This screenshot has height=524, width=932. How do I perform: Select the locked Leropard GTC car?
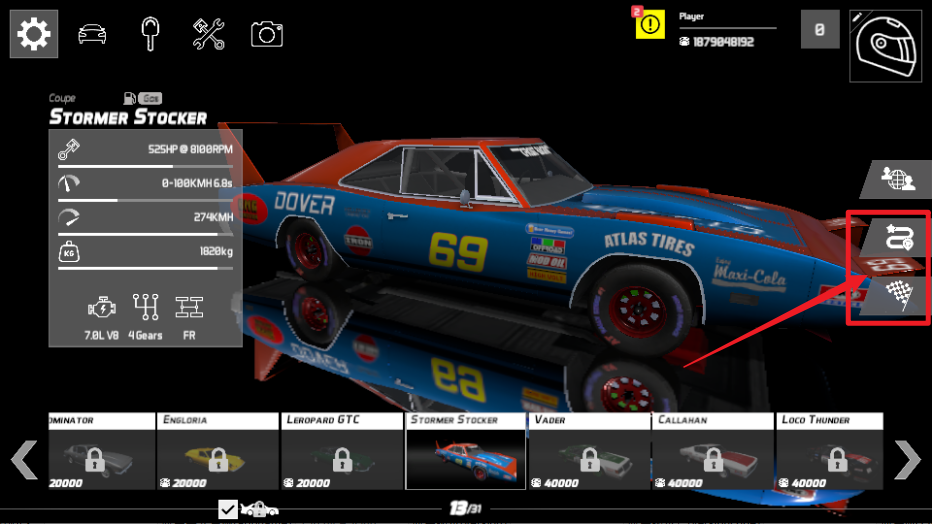tap(342, 451)
